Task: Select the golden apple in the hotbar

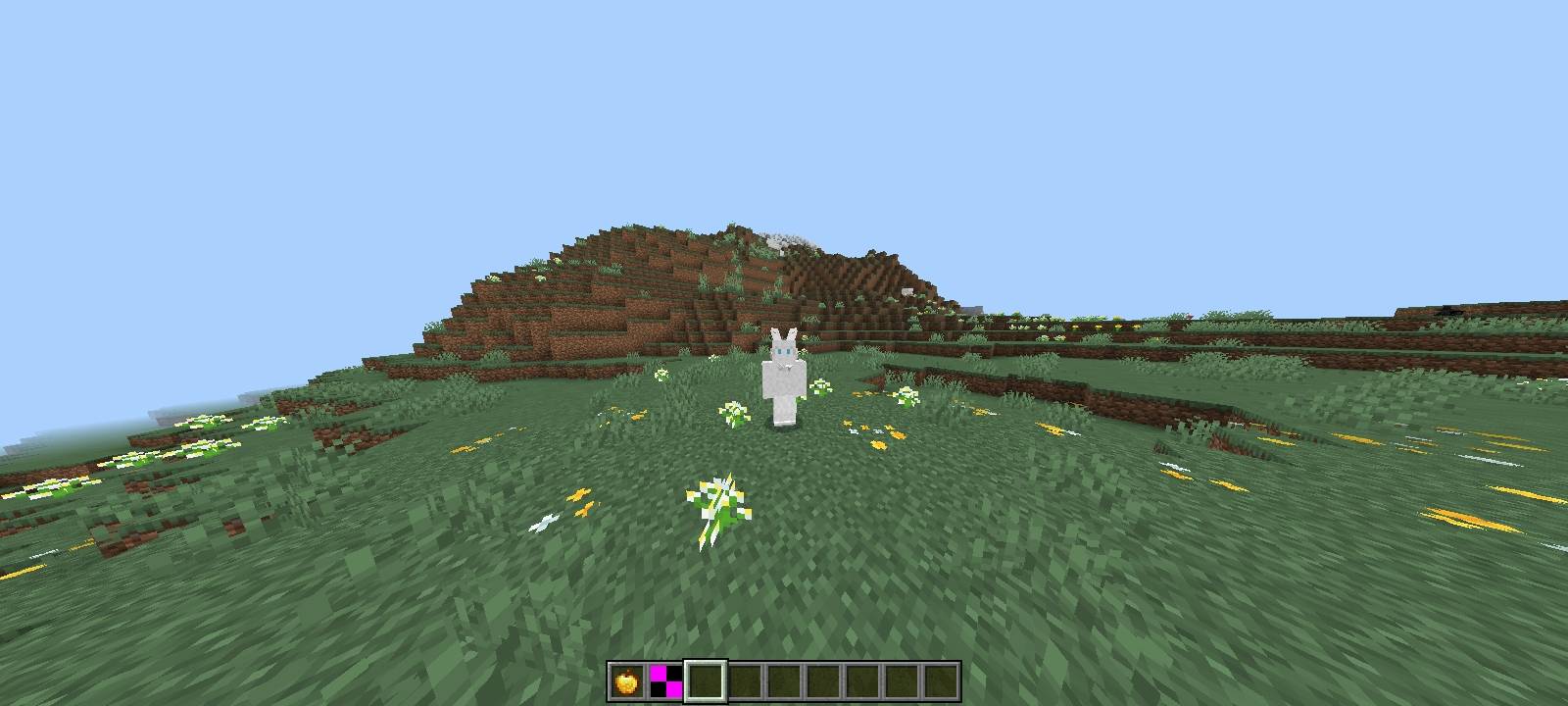Action: click(x=625, y=677)
